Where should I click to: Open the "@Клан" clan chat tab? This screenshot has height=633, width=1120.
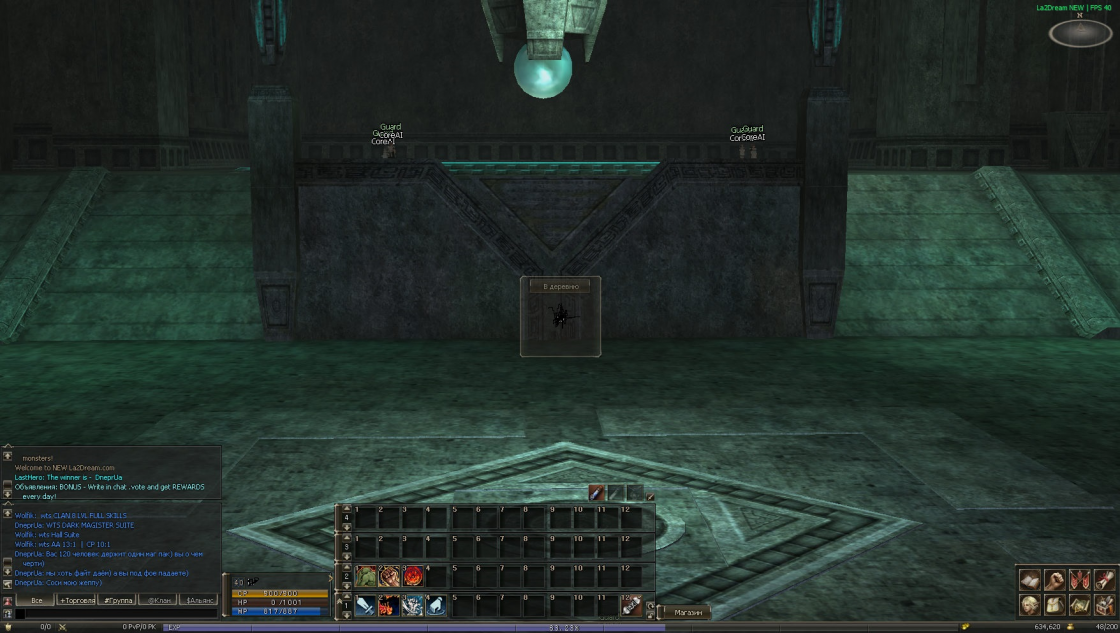coord(158,600)
